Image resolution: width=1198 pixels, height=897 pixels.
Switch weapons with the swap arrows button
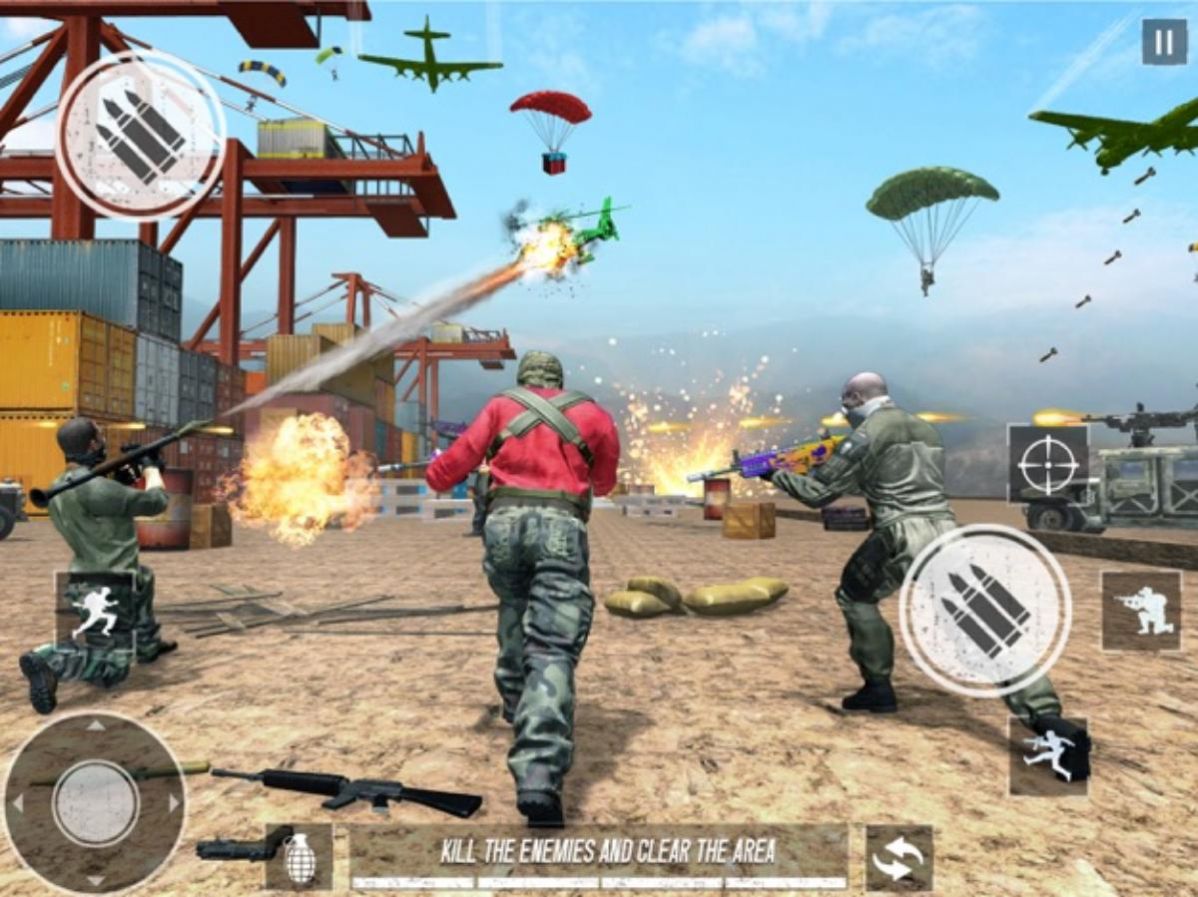(898, 858)
